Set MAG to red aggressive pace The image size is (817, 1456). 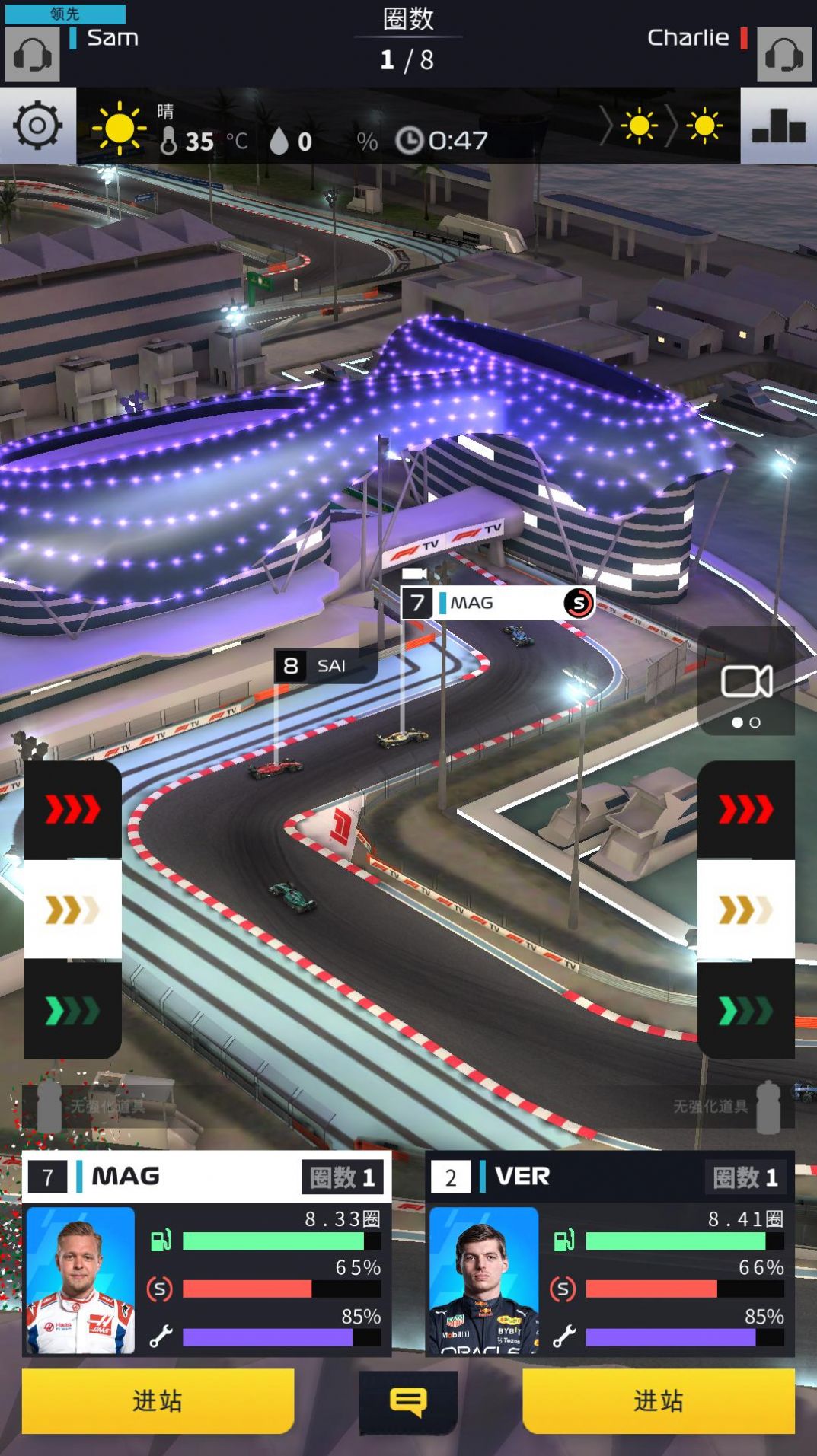(73, 810)
